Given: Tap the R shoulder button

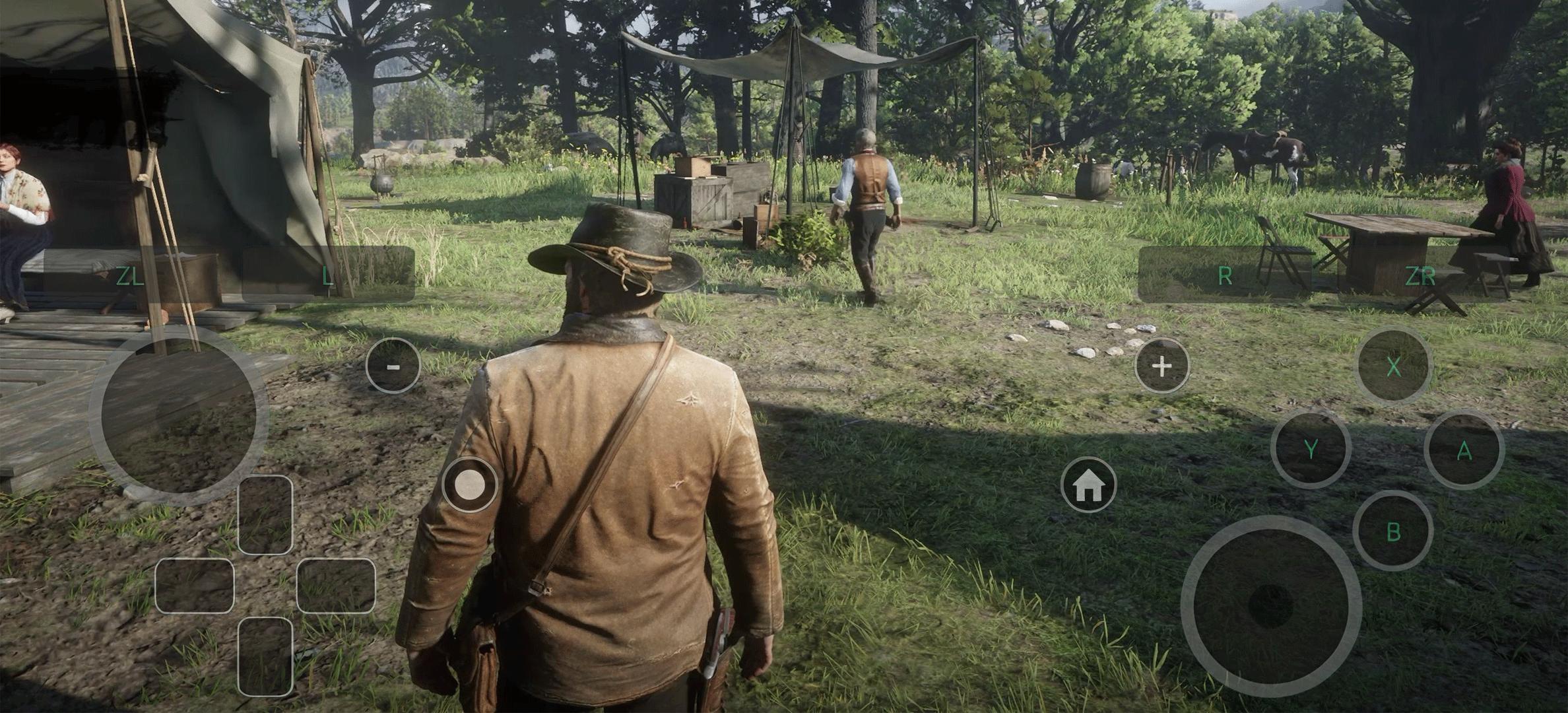Looking at the screenshot, I should coord(1225,275).
